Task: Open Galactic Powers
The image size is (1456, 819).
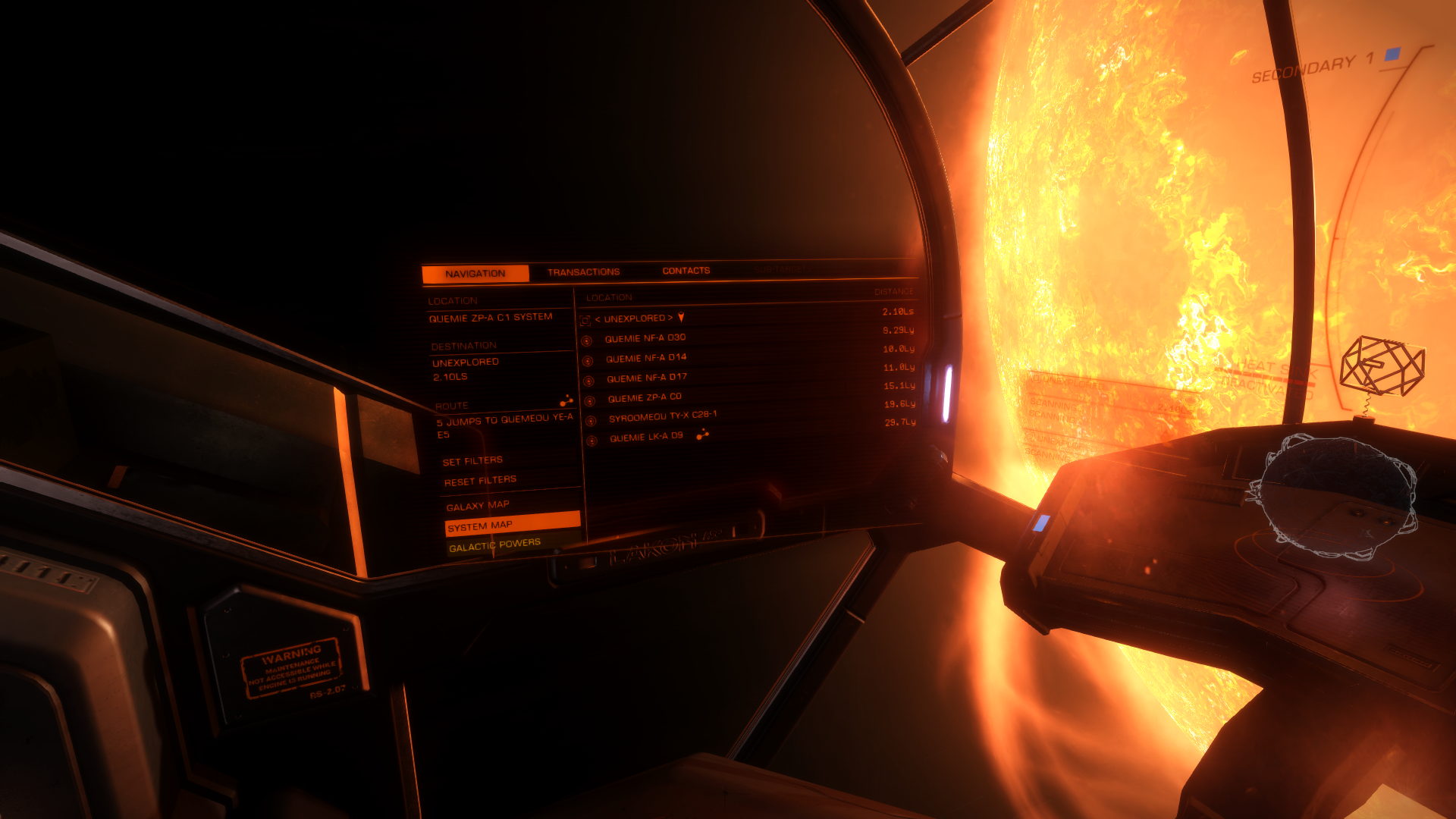Action: (x=494, y=545)
